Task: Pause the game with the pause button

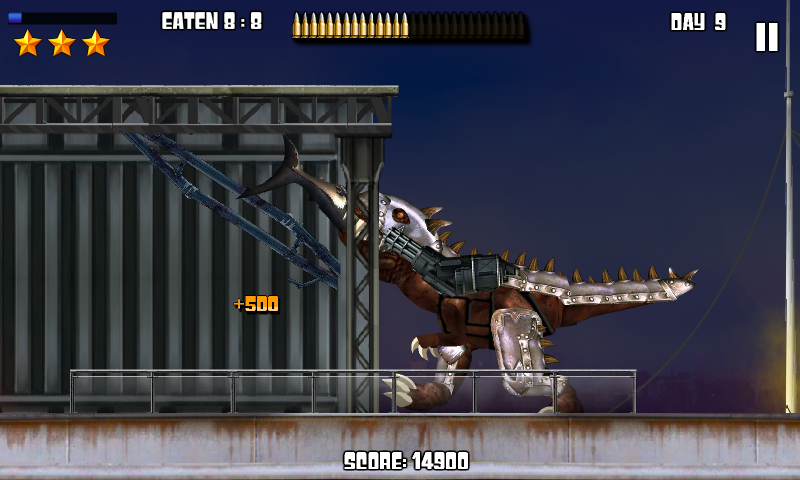Action: click(766, 37)
